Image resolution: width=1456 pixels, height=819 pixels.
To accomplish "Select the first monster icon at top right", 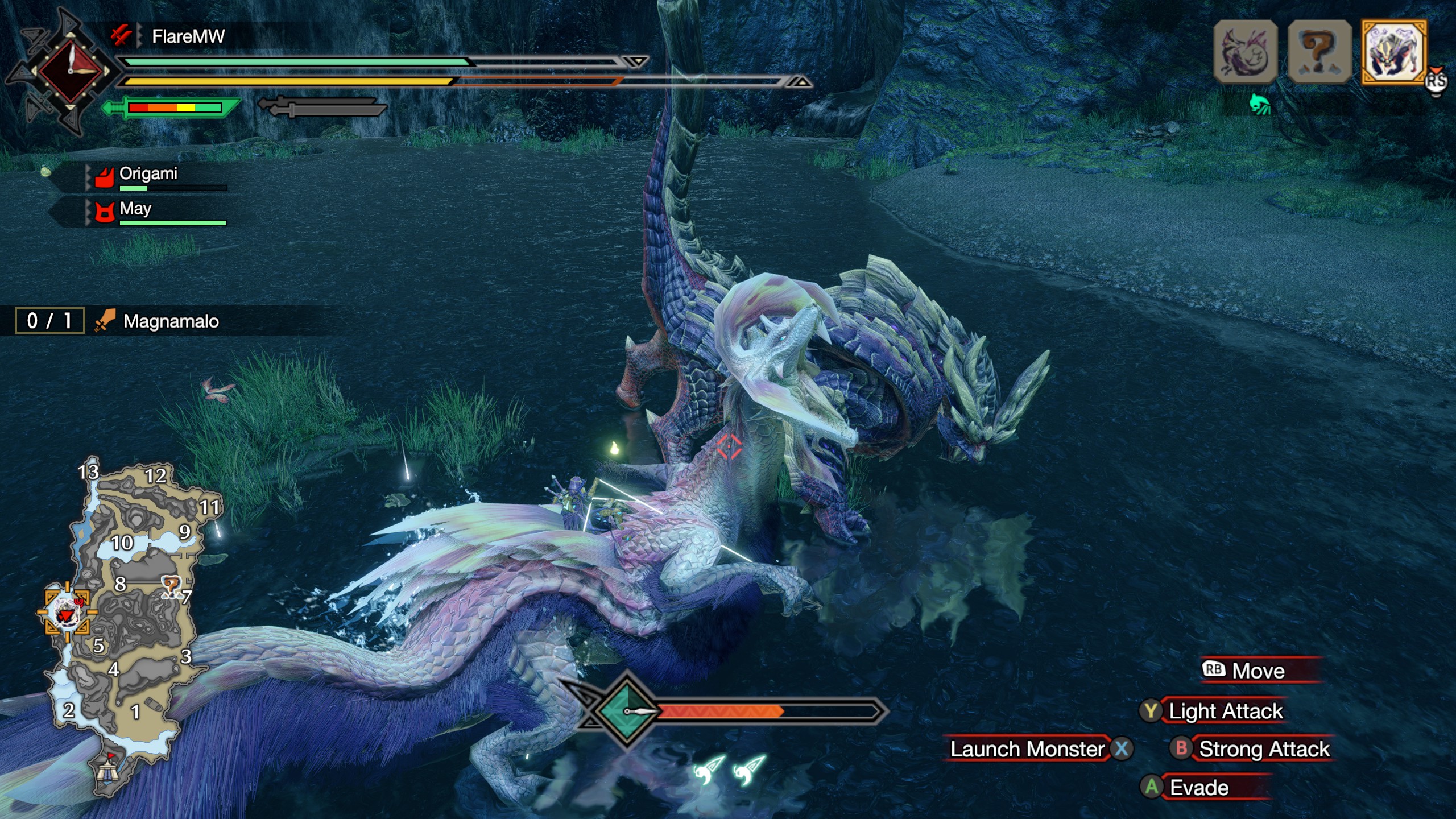I will pyautogui.click(x=1246, y=52).
